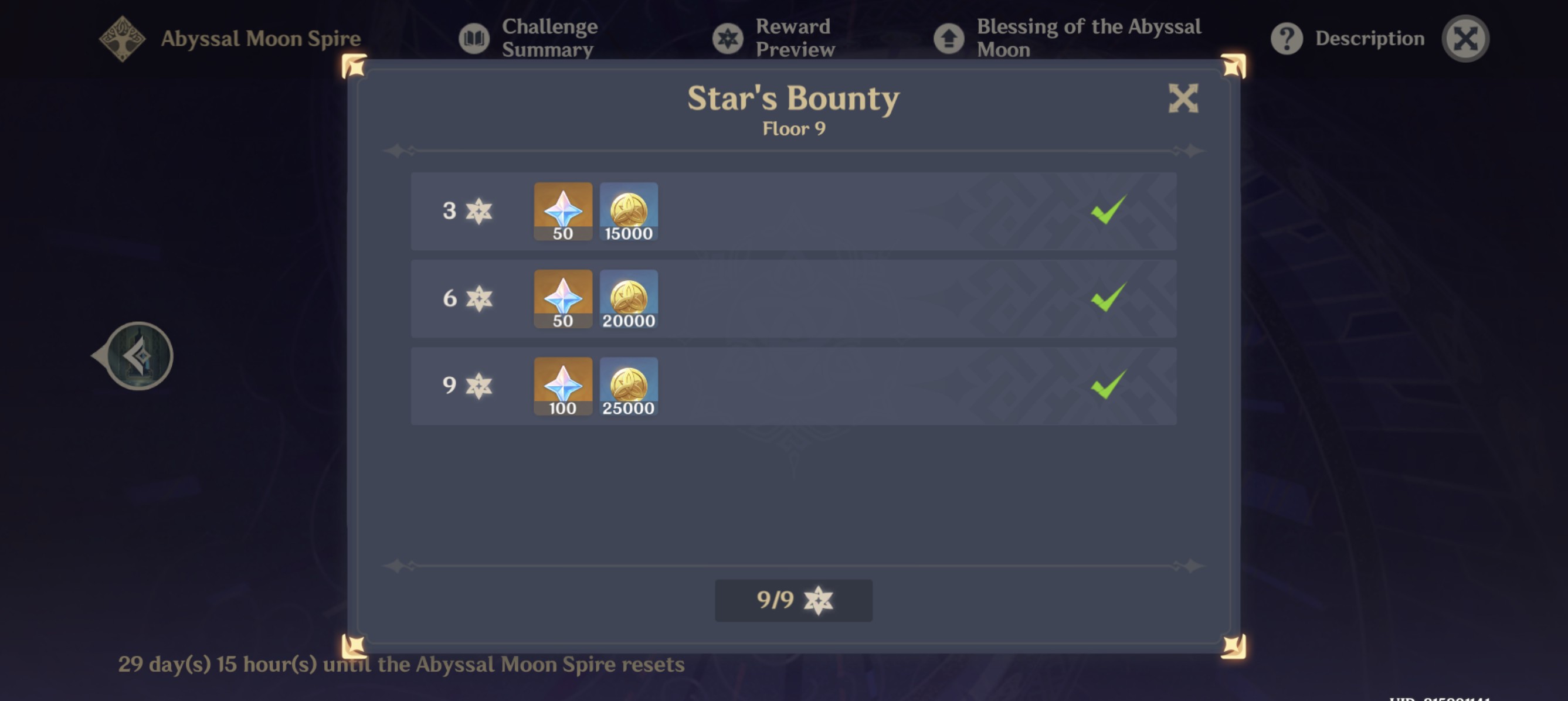Select the Primogem icon in the 3-star reward row

click(x=562, y=210)
